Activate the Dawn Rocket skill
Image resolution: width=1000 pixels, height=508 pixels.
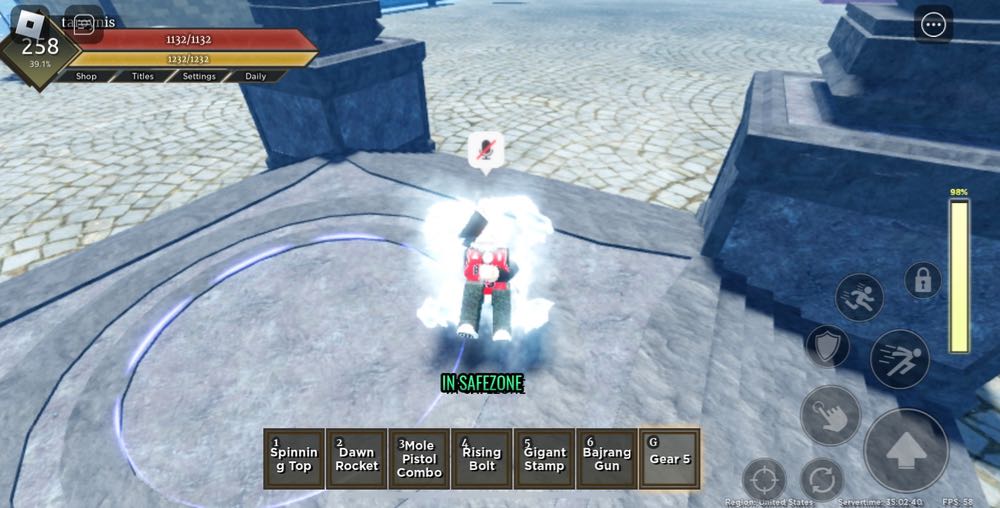[x=357, y=459]
